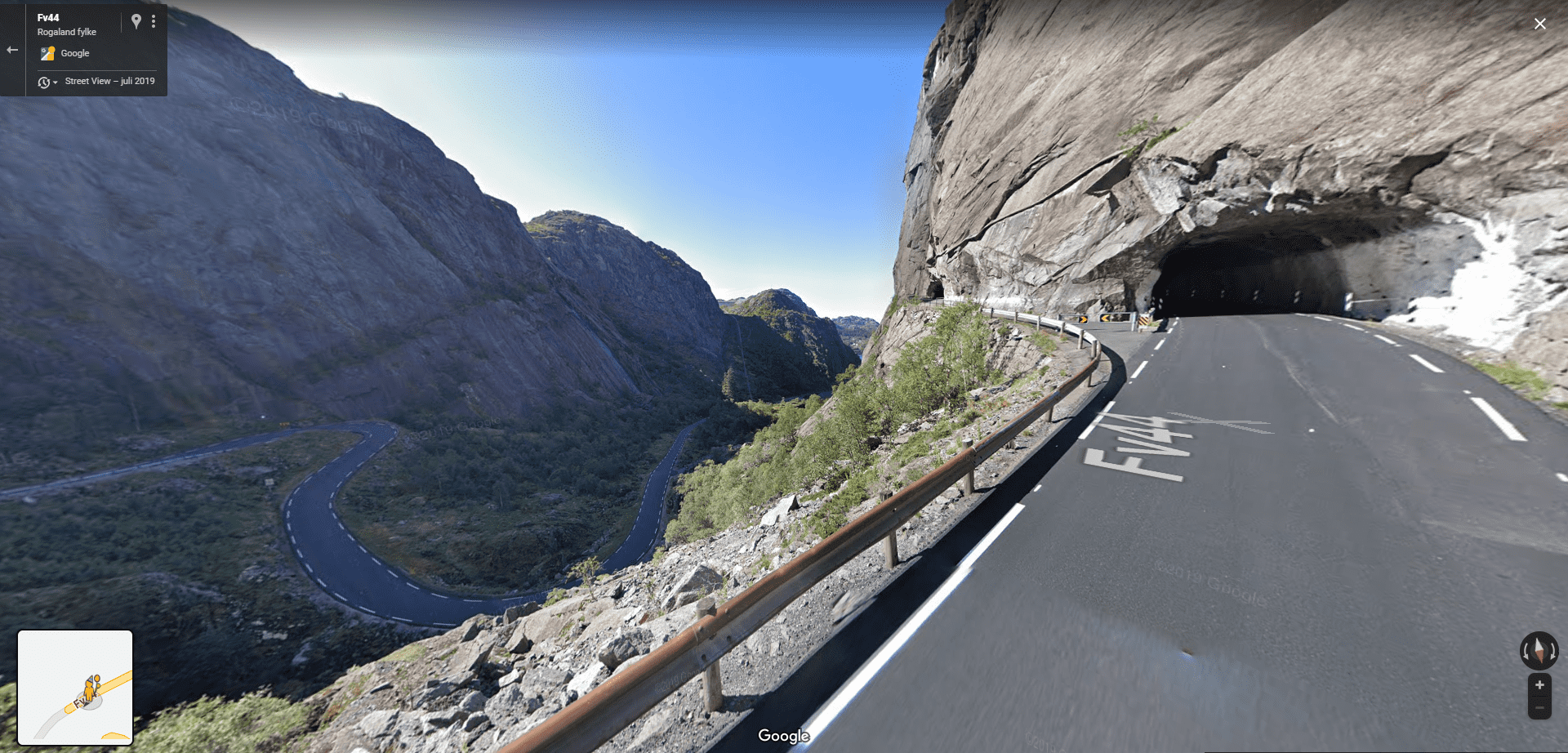
Task: Close the Street View panorama
Action: pyautogui.click(x=1539, y=24)
